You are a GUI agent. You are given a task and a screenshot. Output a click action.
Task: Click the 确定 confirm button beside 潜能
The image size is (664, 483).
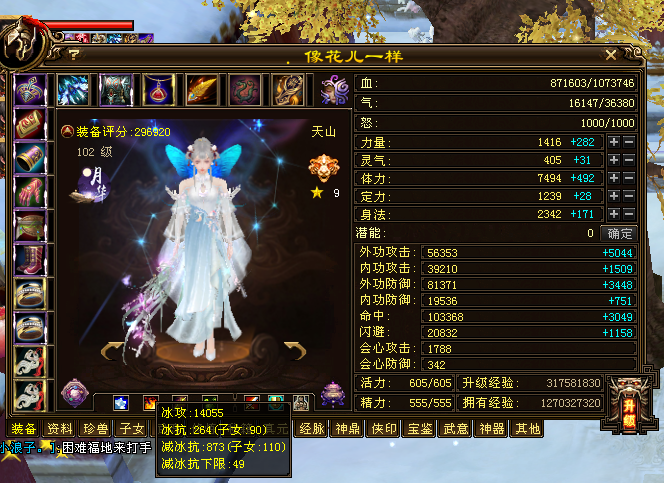pos(621,233)
